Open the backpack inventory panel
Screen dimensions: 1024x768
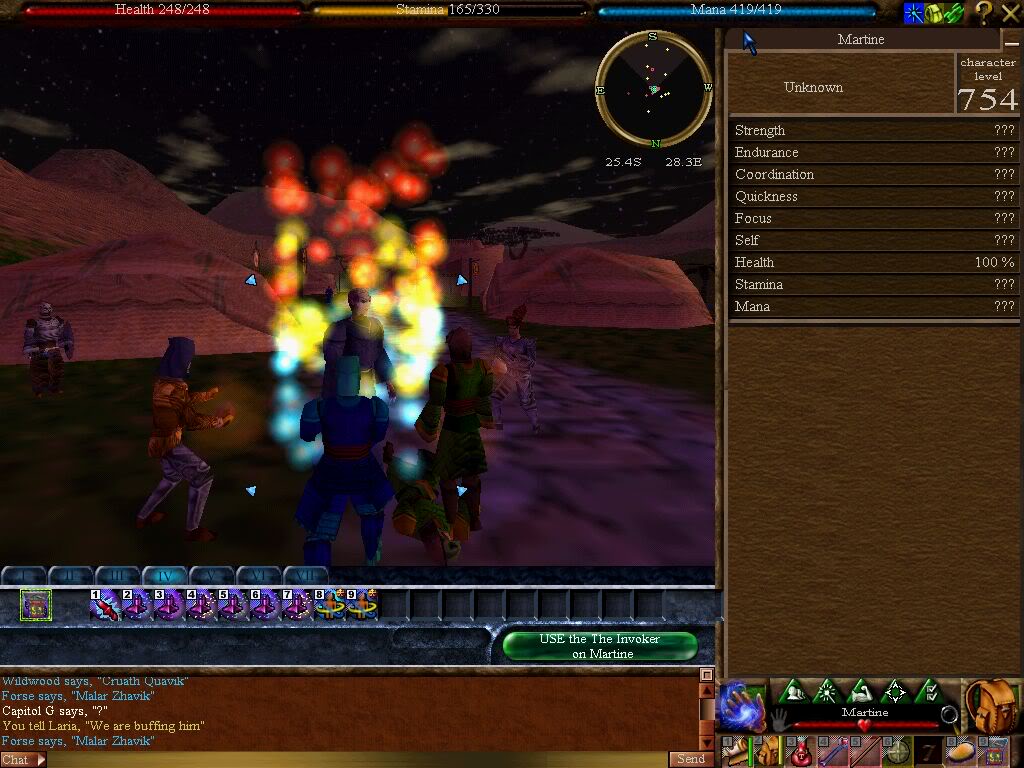[991, 705]
